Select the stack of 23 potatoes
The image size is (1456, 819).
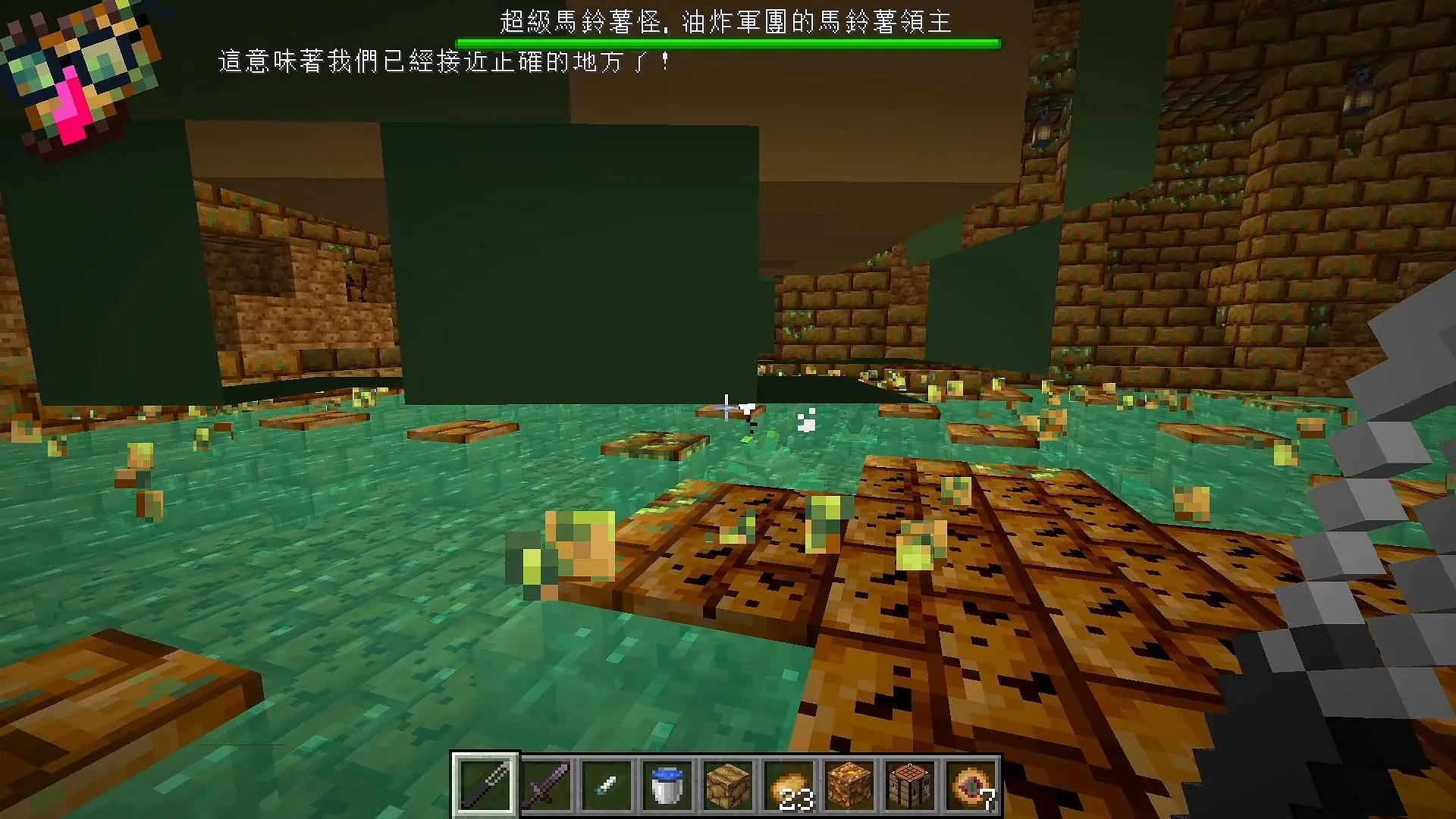pyautogui.click(x=786, y=785)
